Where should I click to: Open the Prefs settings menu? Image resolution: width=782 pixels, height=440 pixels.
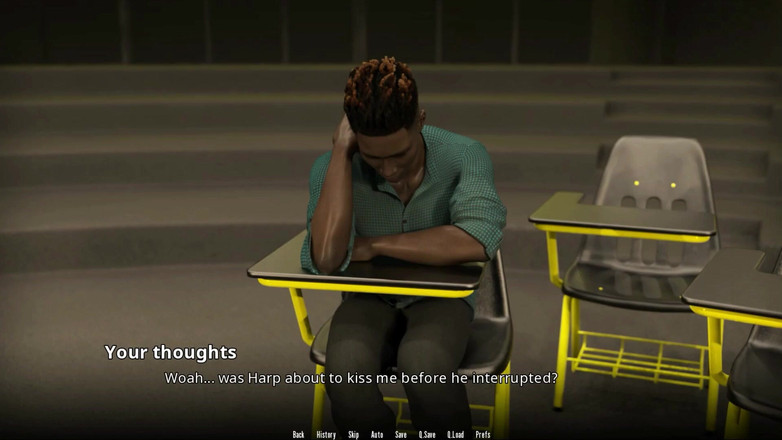pos(483,434)
